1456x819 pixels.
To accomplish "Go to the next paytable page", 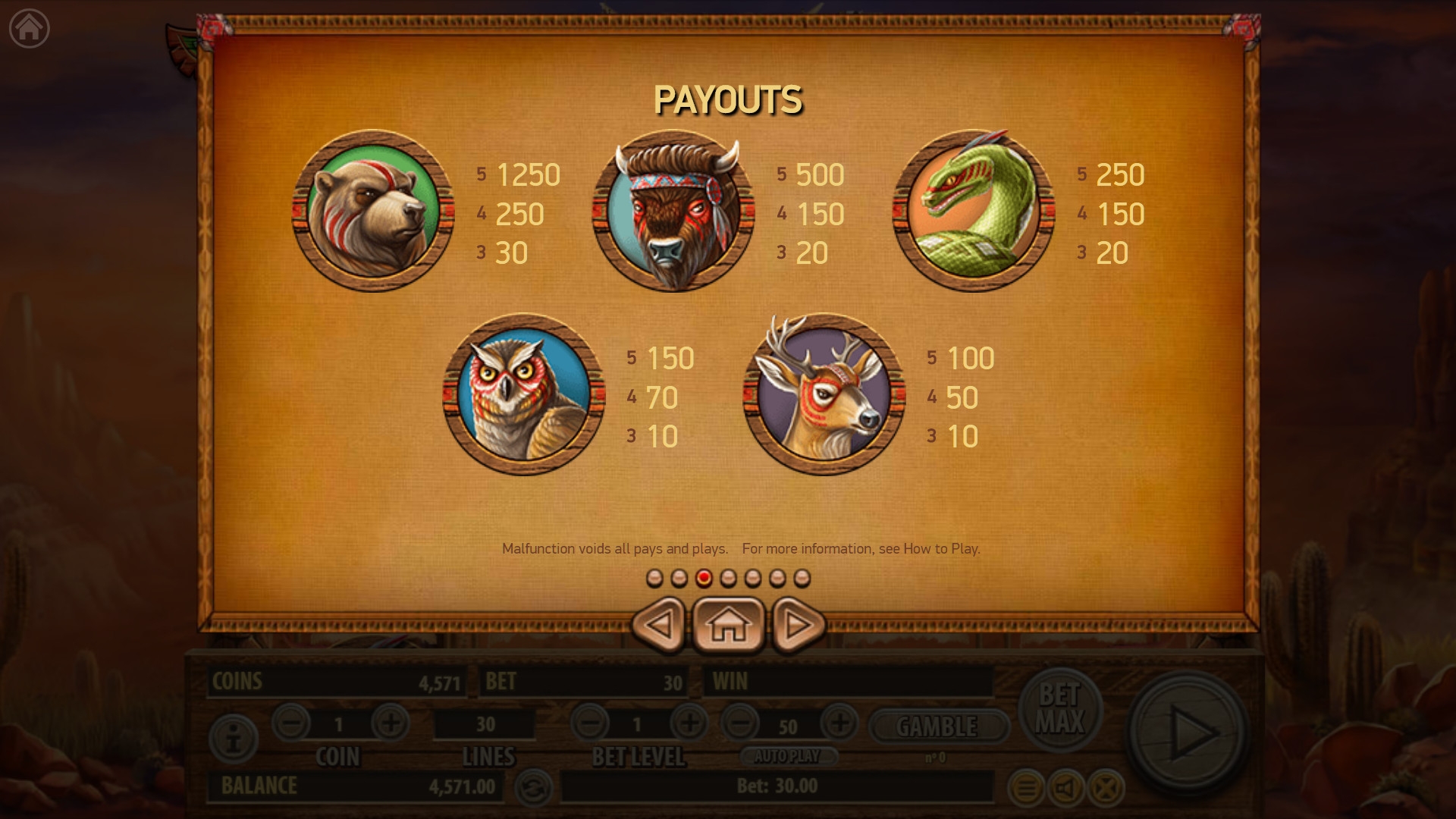I will tap(798, 625).
